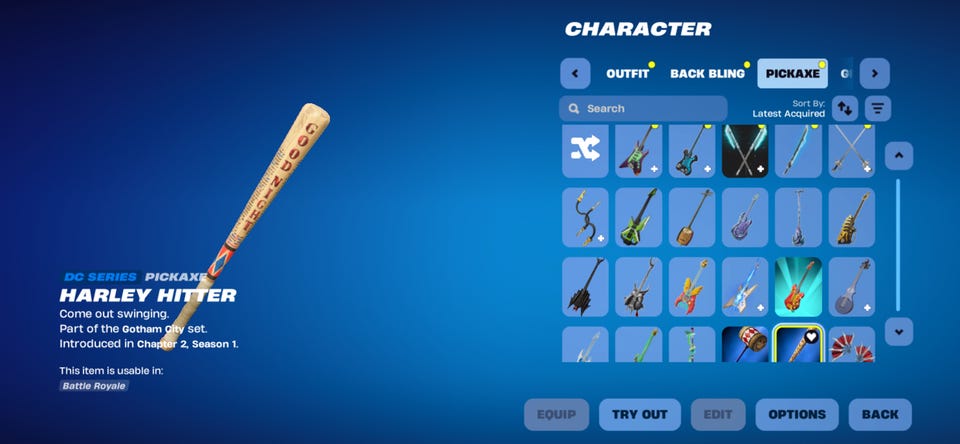Open the Back Bling tab
This screenshot has height=444, width=960.
click(707, 73)
